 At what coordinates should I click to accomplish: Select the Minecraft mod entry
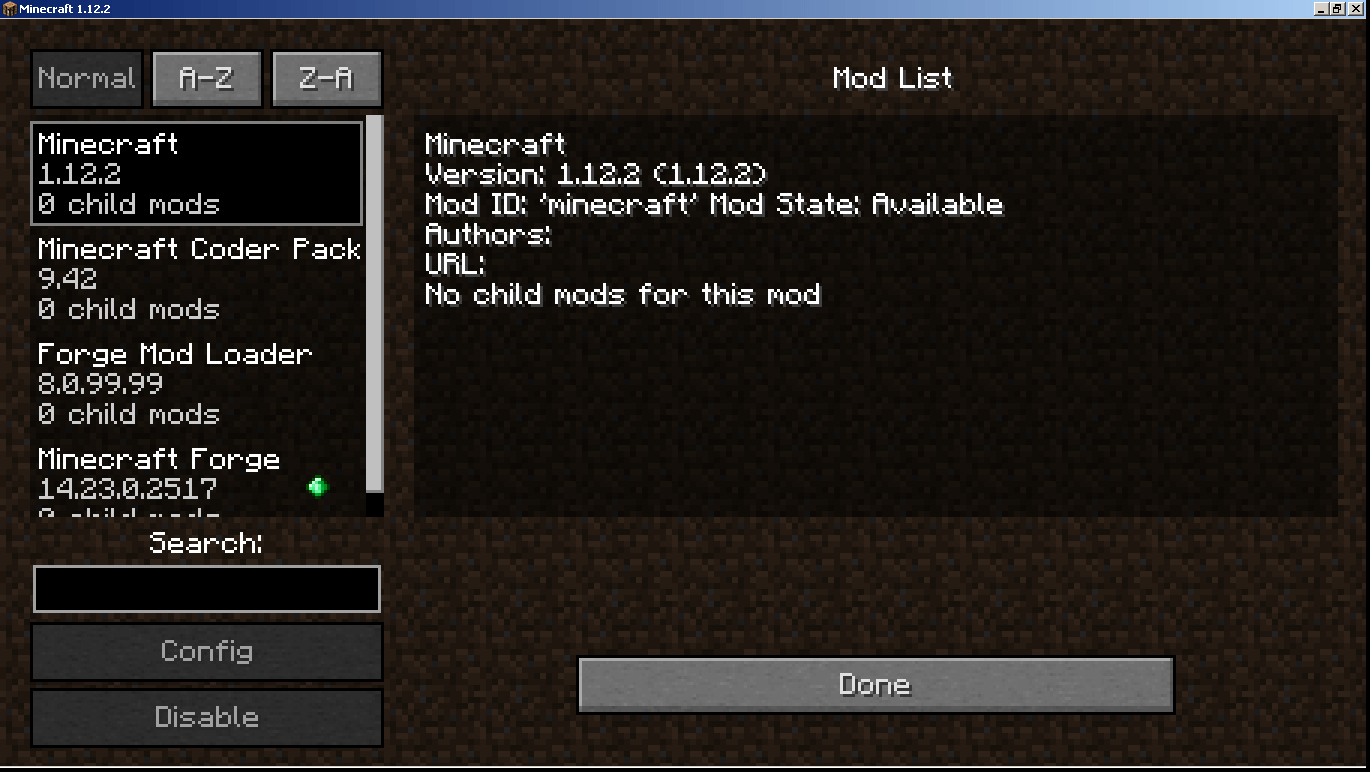coord(196,172)
